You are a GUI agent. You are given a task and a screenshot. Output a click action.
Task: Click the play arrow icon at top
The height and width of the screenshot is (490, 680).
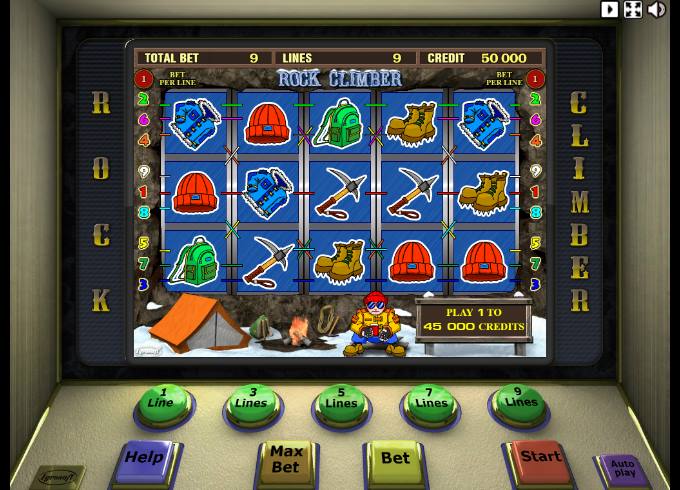pos(609,9)
